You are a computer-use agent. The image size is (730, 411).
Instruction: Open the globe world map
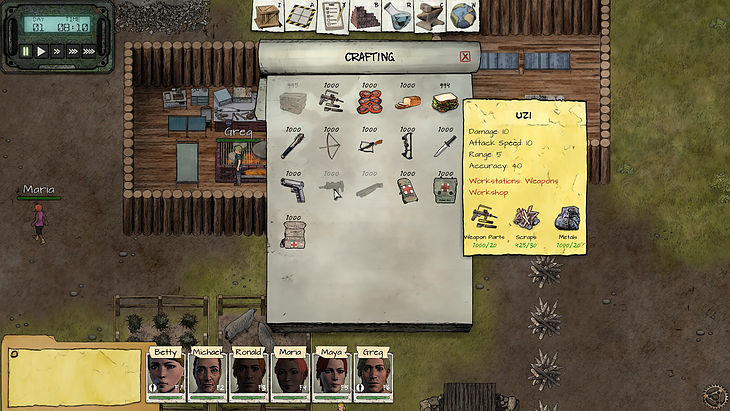462,16
